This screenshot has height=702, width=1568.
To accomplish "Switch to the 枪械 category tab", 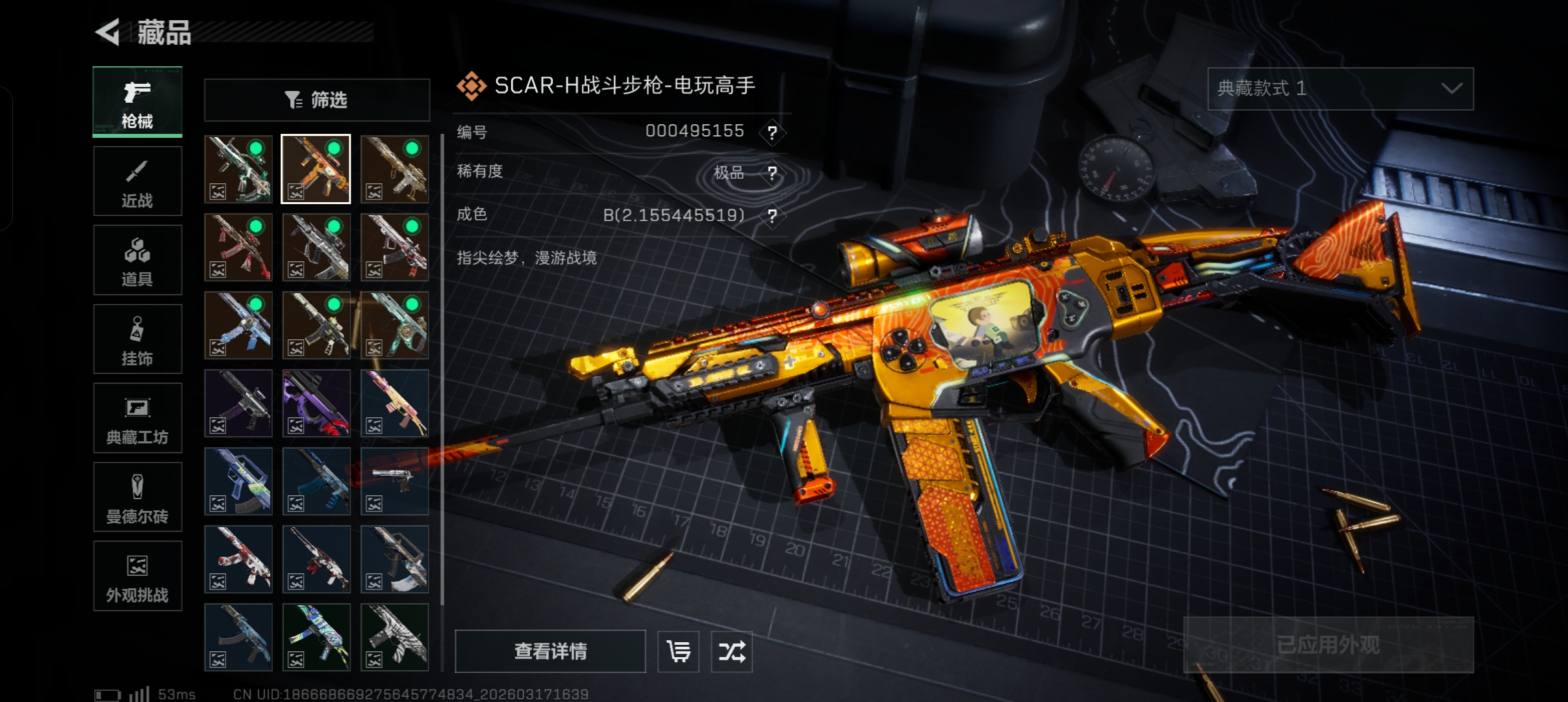I will [x=138, y=102].
